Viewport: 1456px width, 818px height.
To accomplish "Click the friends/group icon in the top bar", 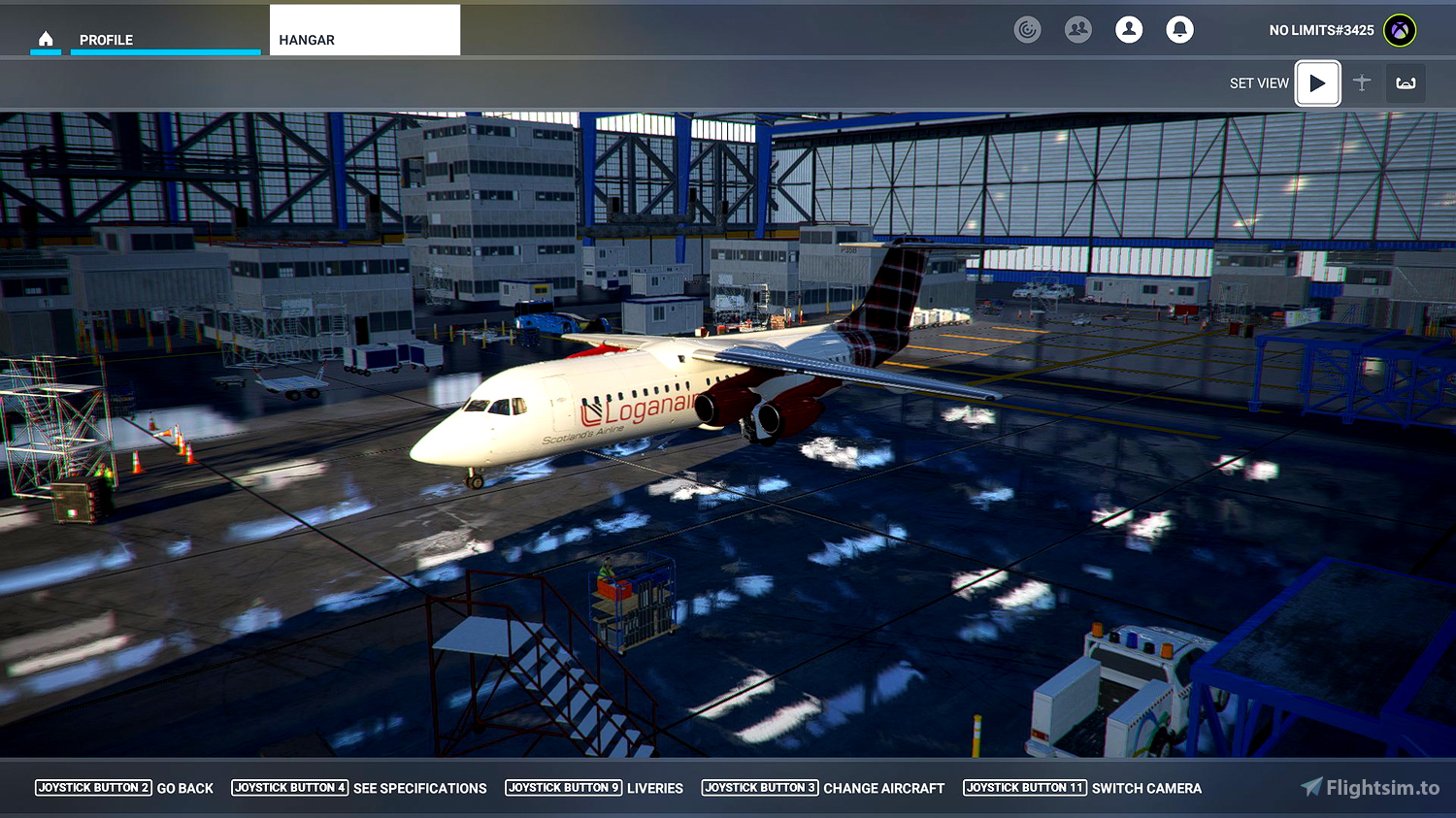I will coord(1077,29).
